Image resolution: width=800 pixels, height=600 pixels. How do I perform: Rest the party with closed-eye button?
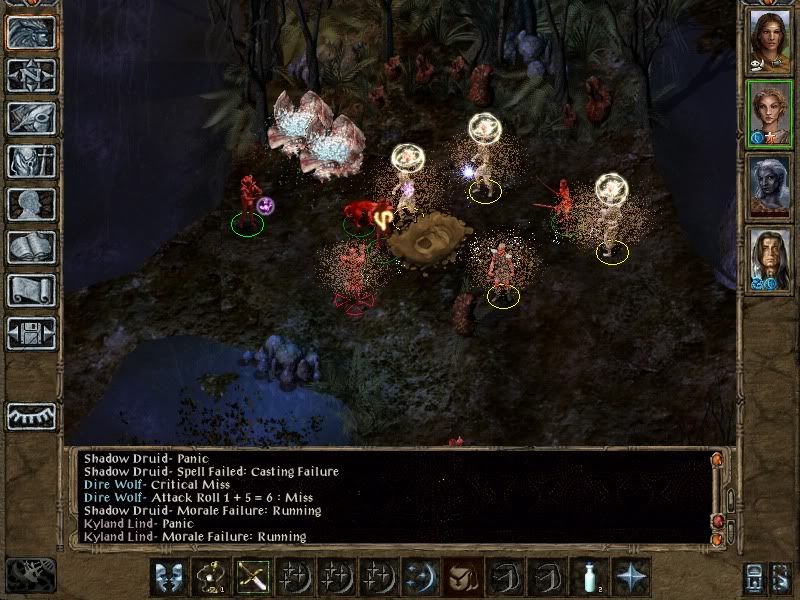pyautogui.click(x=31, y=416)
